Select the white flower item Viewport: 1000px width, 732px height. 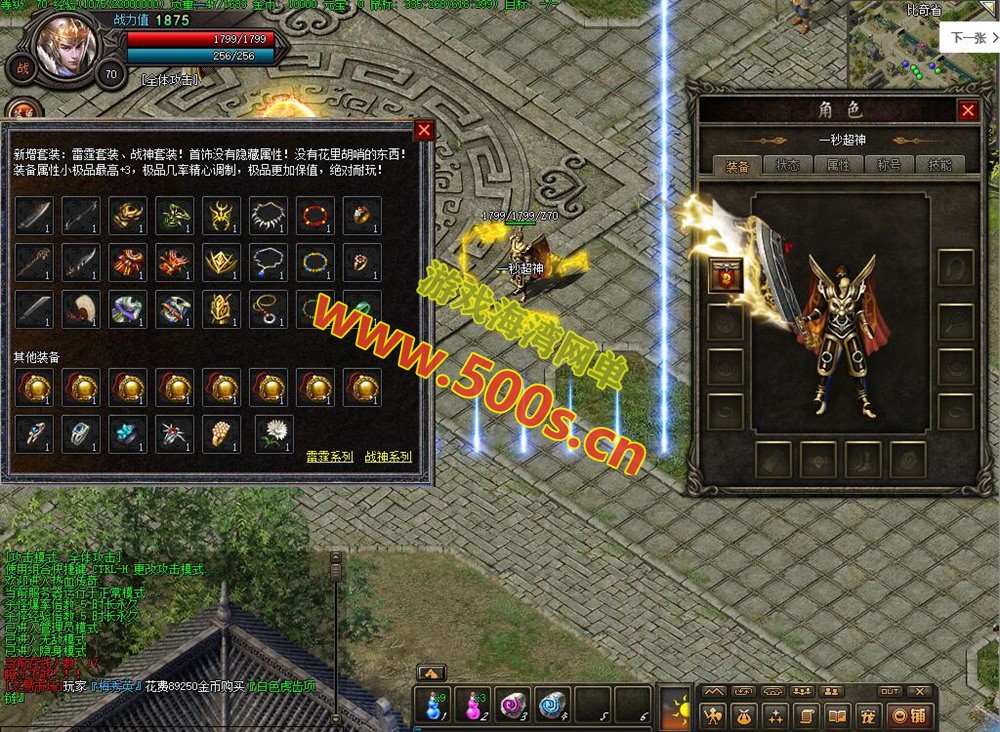(x=273, y=434)
